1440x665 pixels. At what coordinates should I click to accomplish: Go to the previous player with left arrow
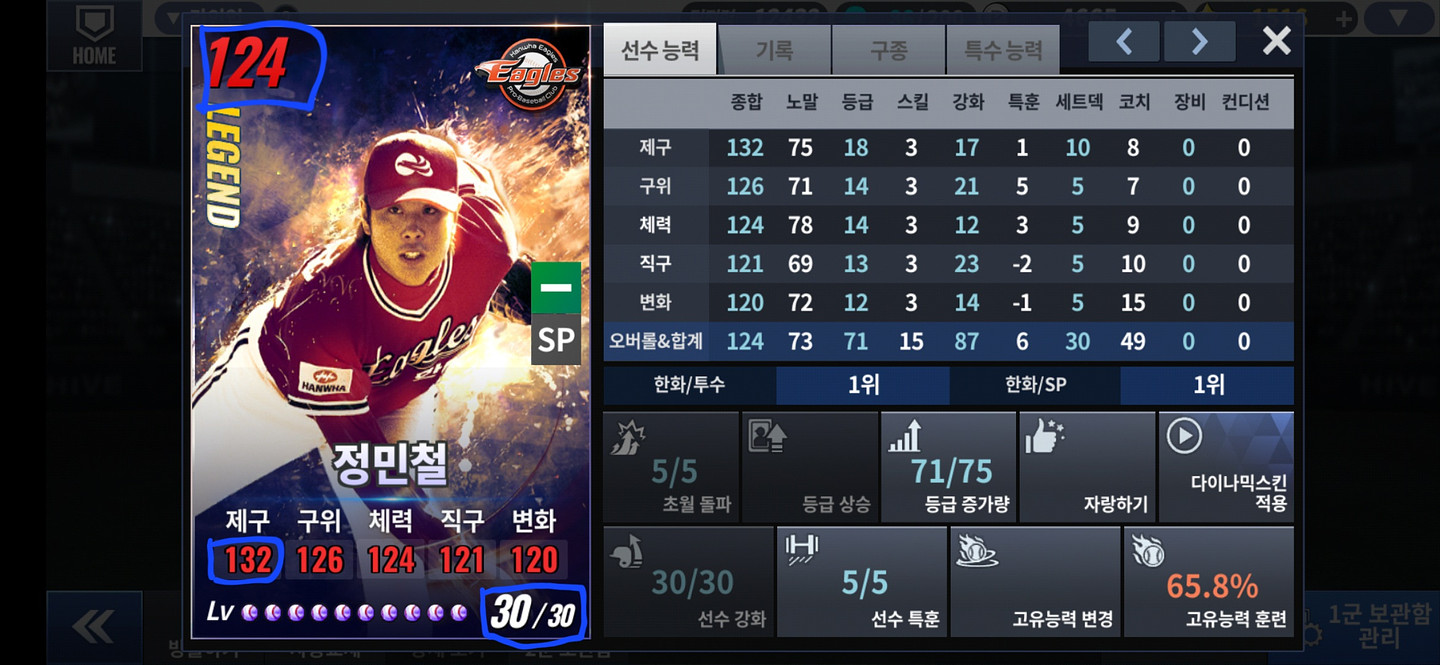pyautogui.click(x=1124, y=41)
